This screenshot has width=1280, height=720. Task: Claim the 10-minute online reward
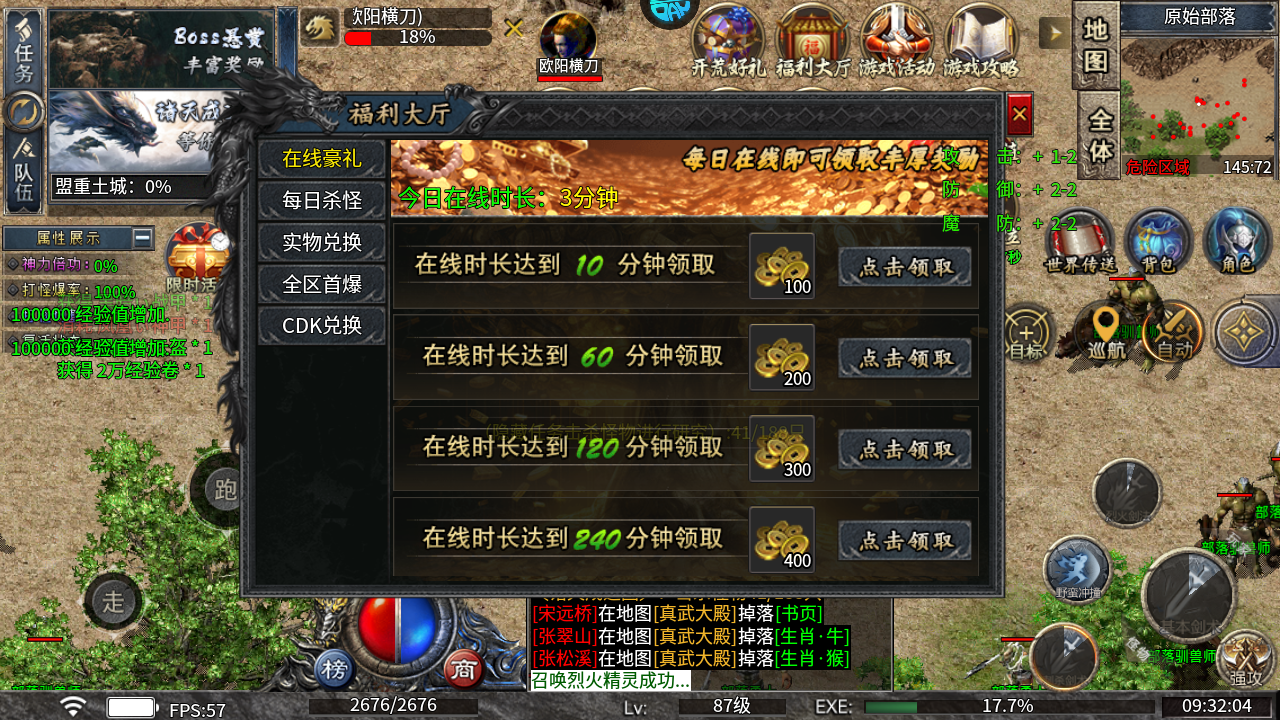(904, 266)
